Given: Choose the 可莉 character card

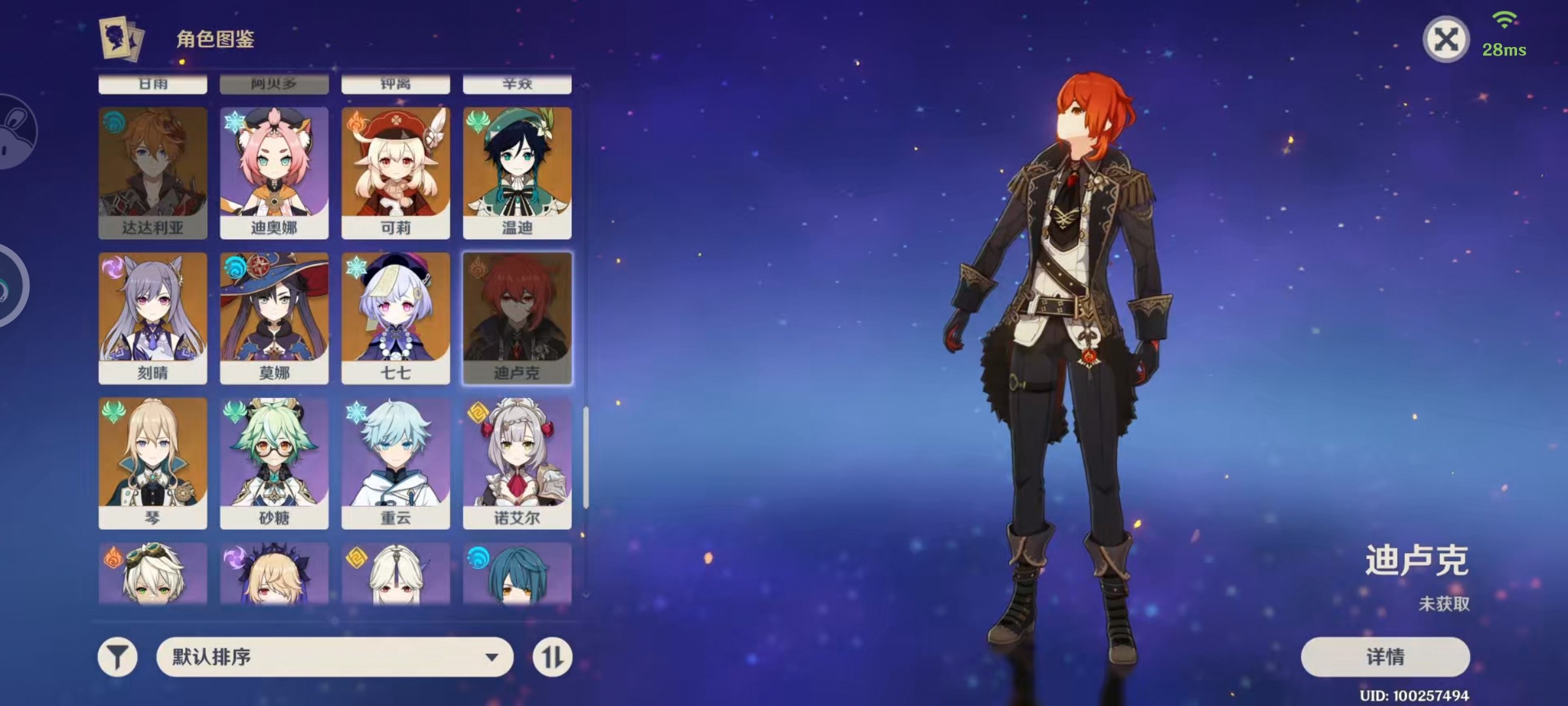Looking at the screenshot, I should coord(396,173).
